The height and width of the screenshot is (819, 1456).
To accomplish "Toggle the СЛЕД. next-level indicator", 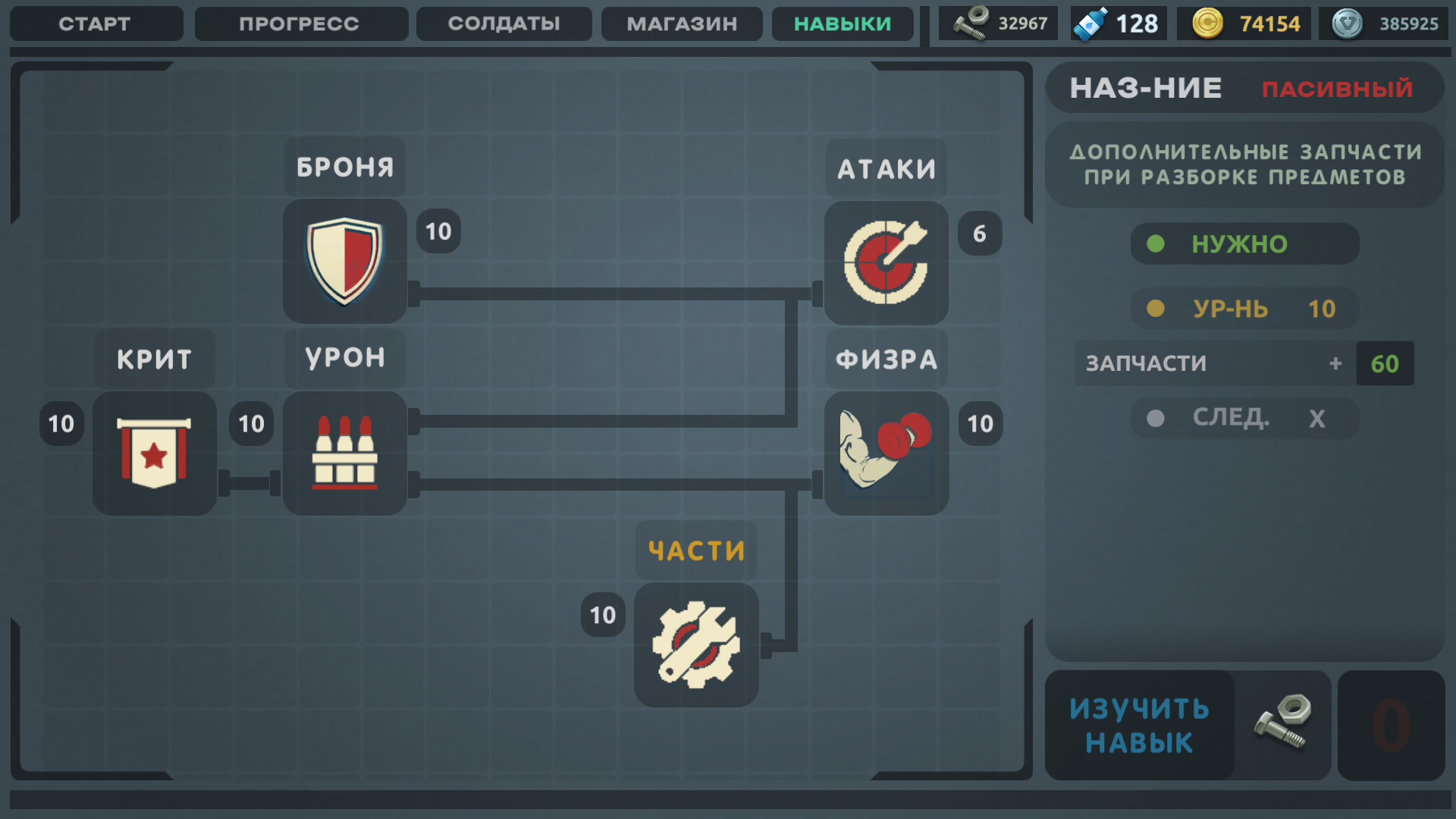I will click(x=1244, y=418).
